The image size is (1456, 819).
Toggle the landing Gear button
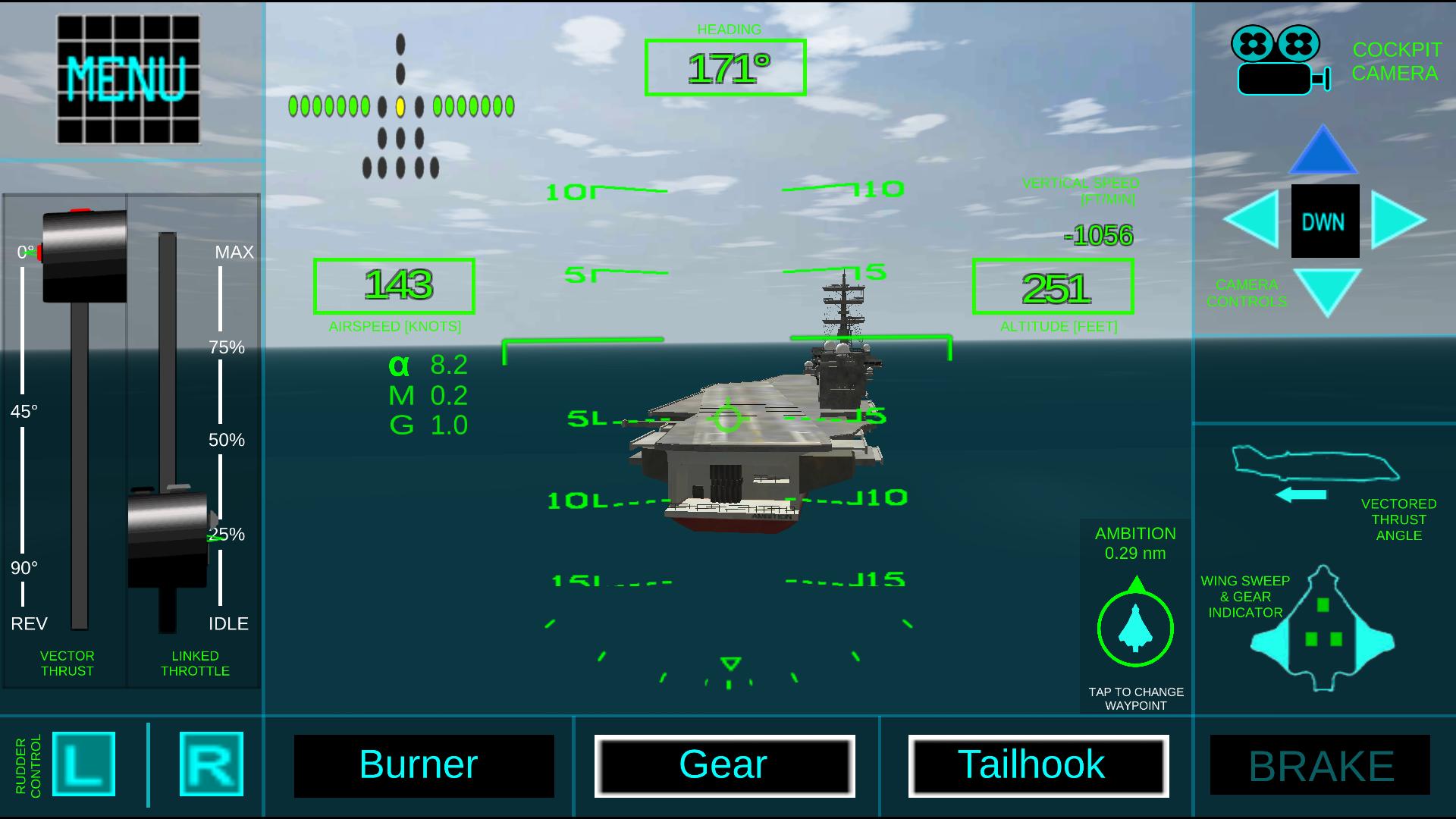(x=724, y=765)
